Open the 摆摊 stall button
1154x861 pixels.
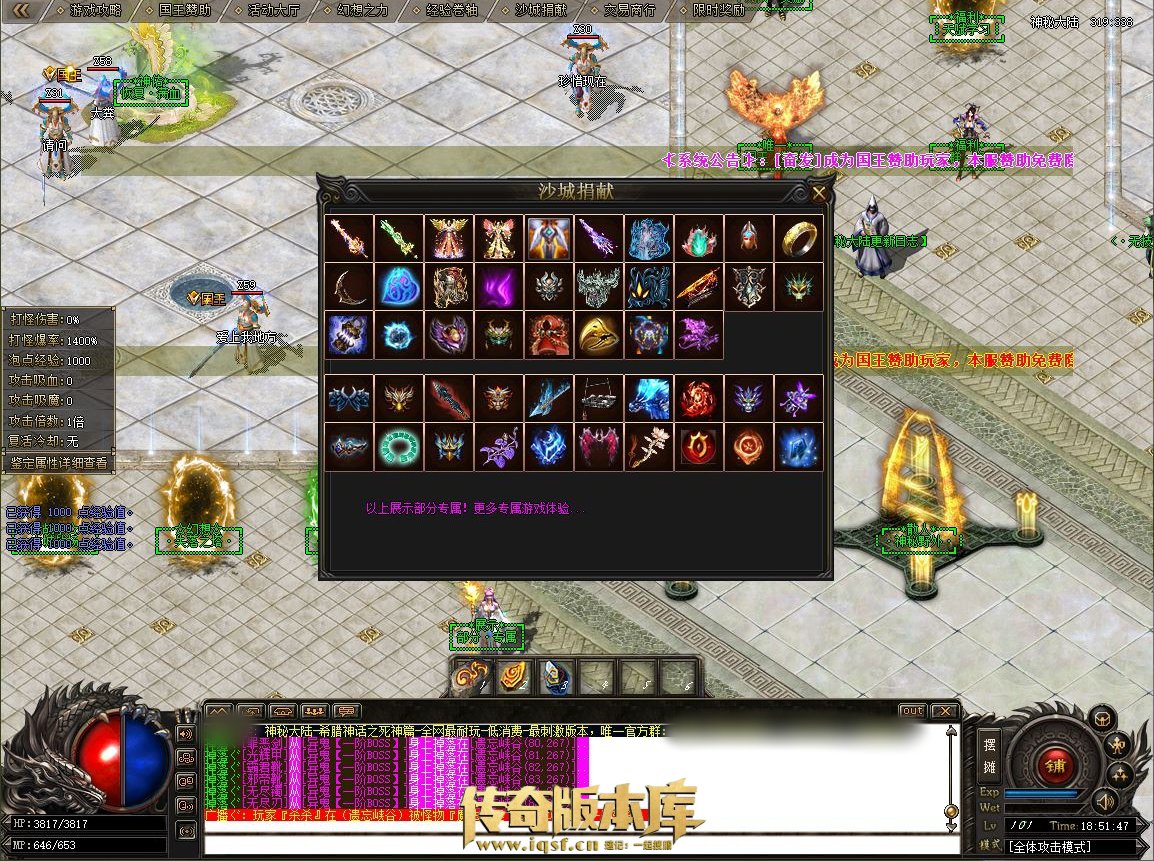click(x=989, y=757)
